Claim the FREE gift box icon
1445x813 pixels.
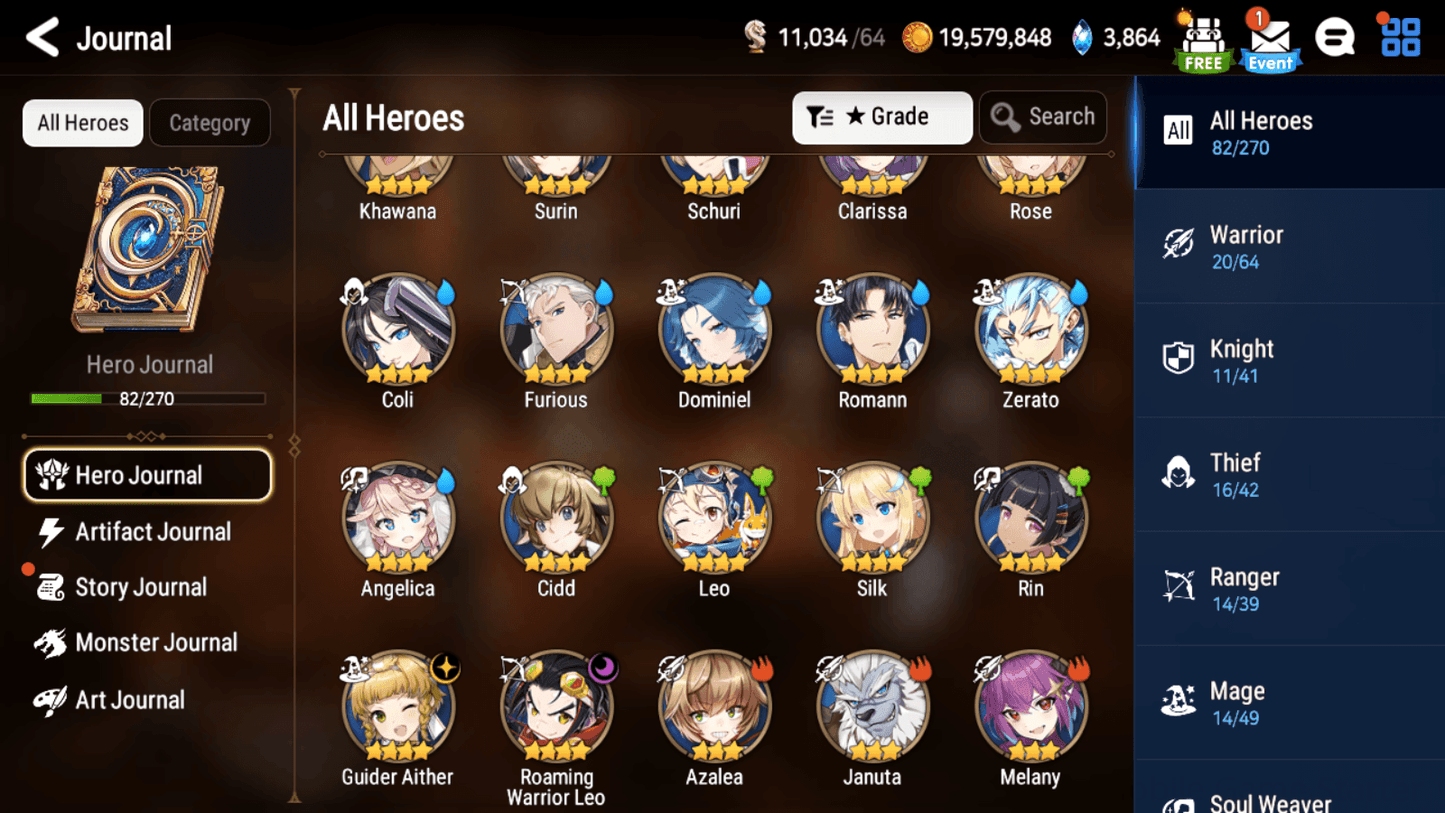point(1202,38)
